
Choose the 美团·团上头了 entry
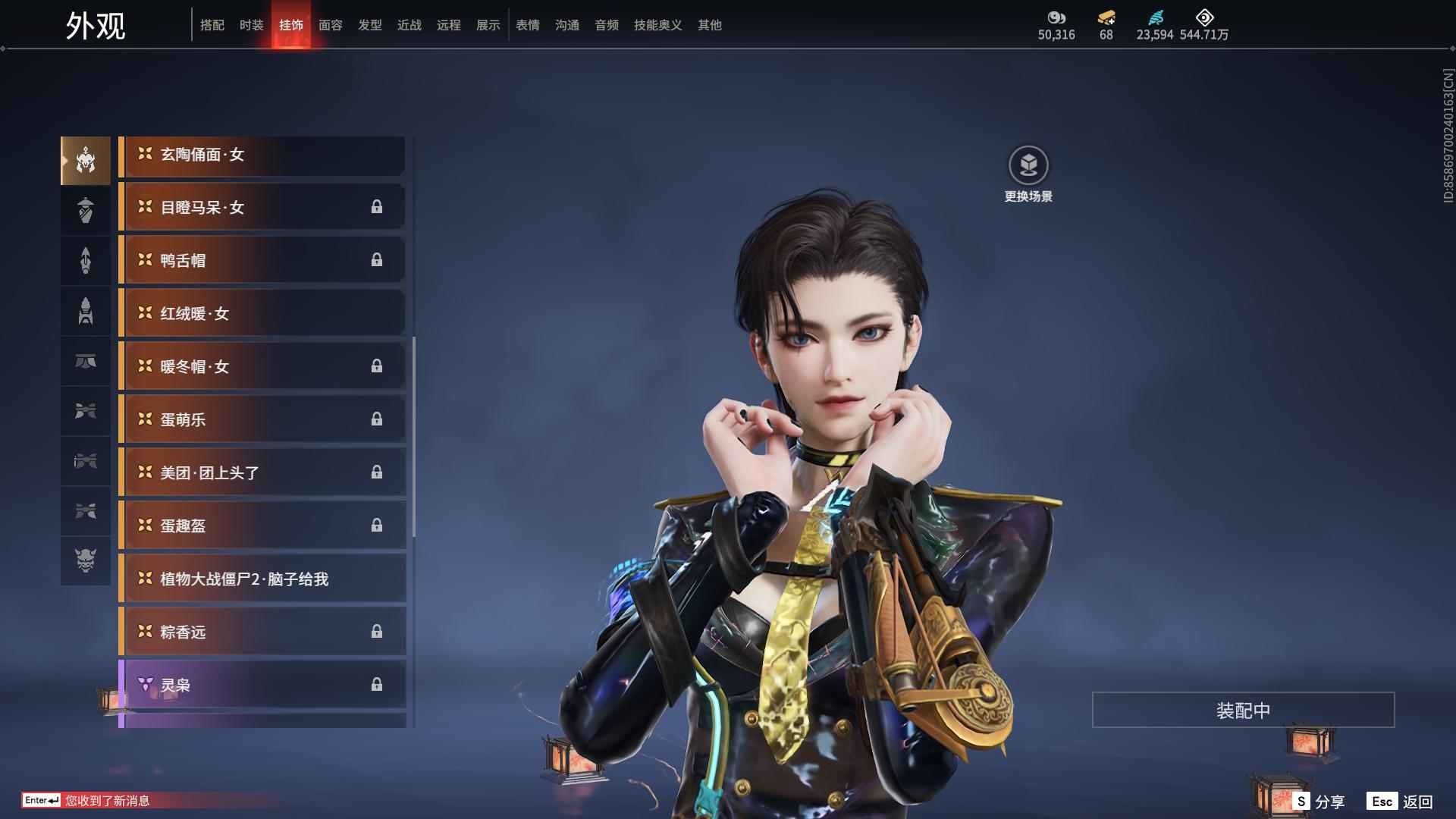(262, 473)
